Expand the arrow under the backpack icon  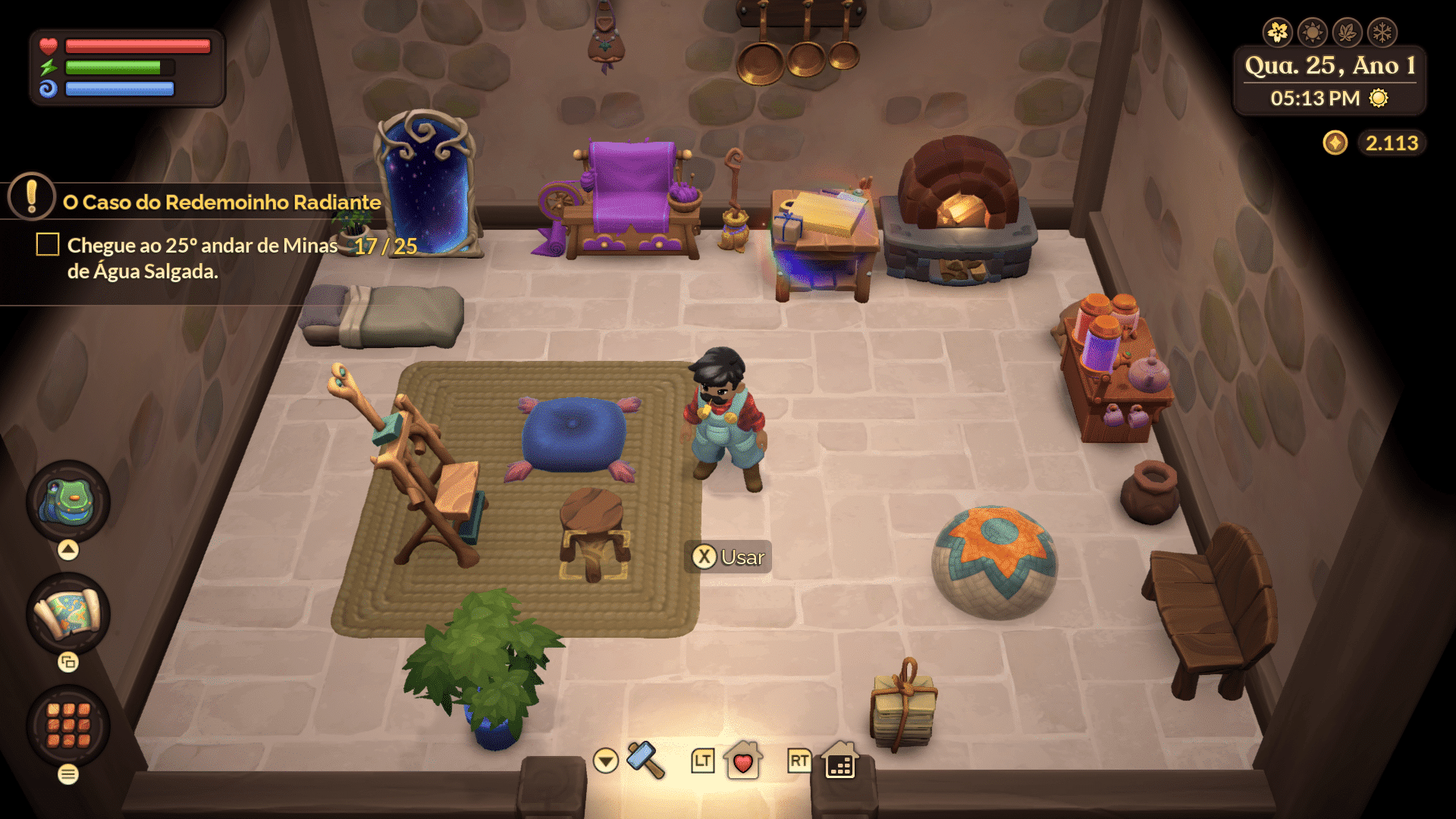click(67, 548)
